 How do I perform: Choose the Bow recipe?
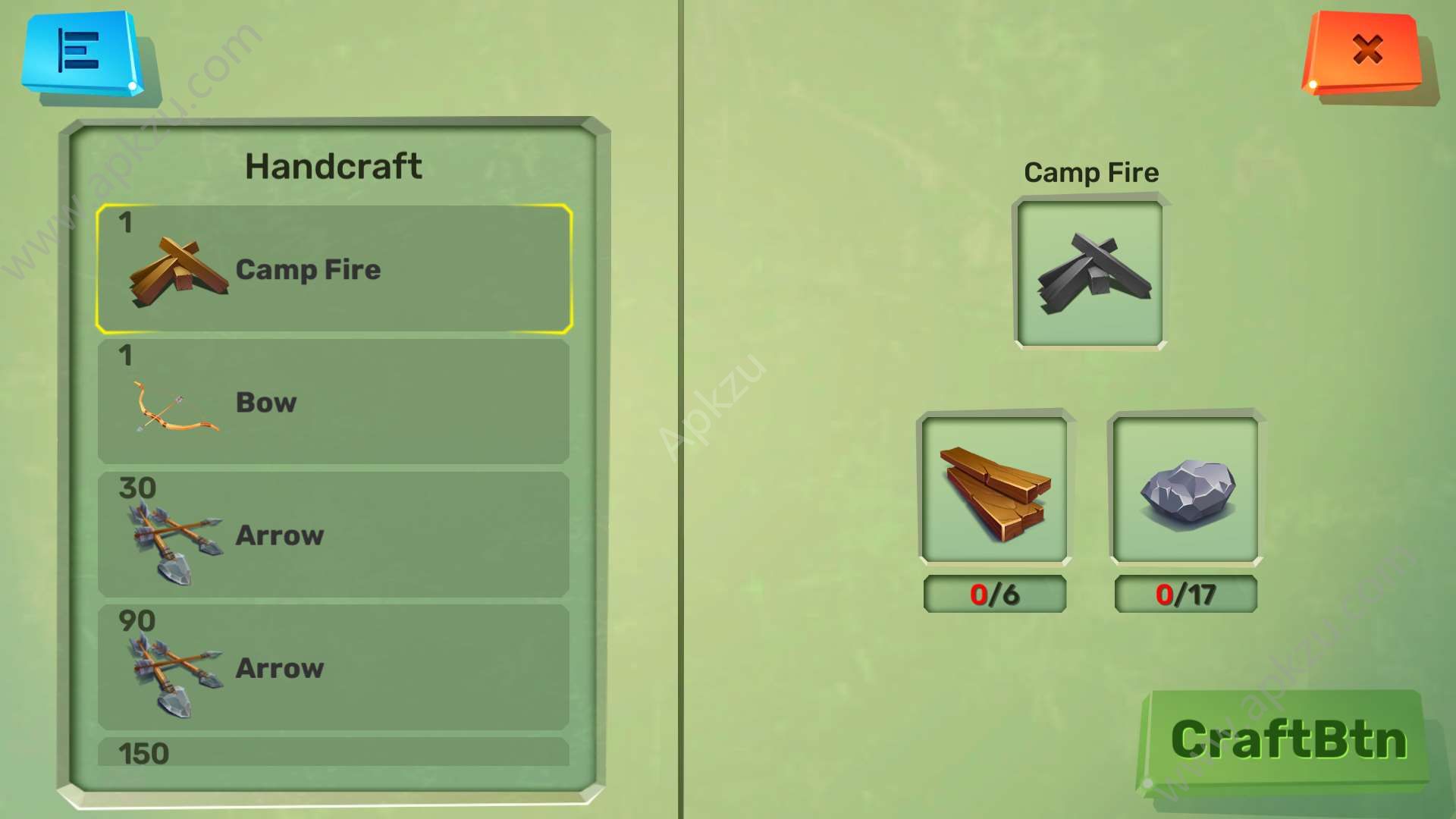click(334, 402)
